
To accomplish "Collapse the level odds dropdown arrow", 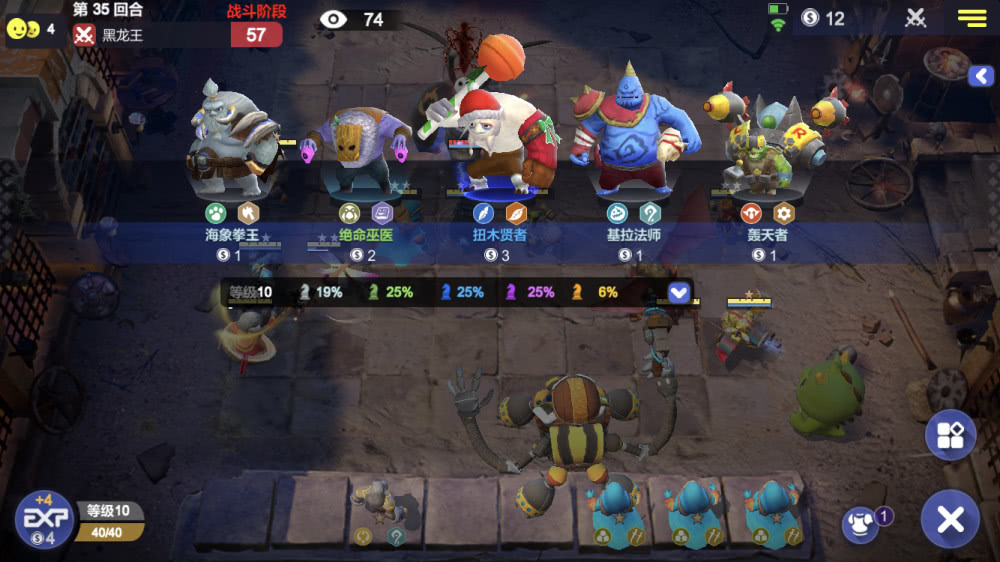I will pyautogui.click(x=679, y=292).
